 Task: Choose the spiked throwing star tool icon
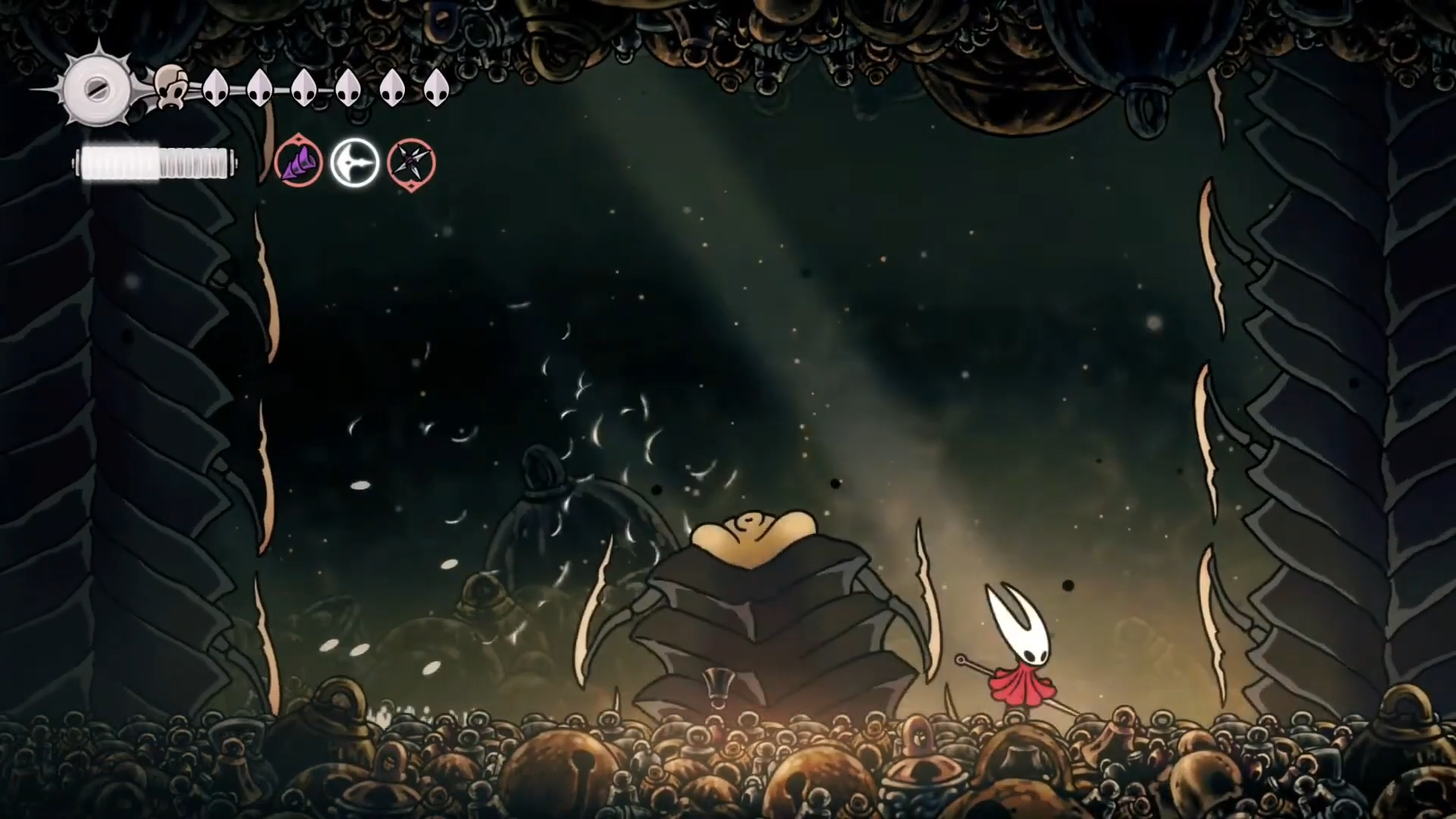411,163
